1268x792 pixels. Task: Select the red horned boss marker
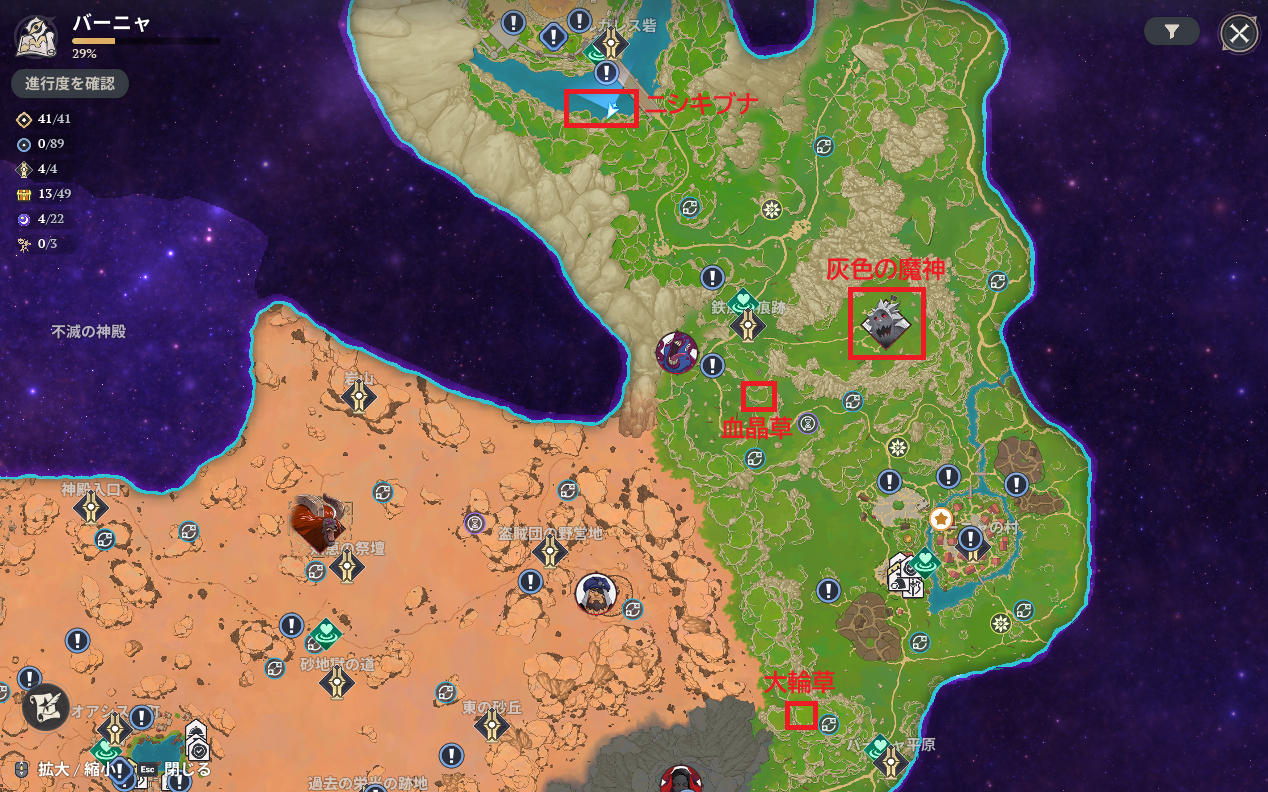point(319,521)
